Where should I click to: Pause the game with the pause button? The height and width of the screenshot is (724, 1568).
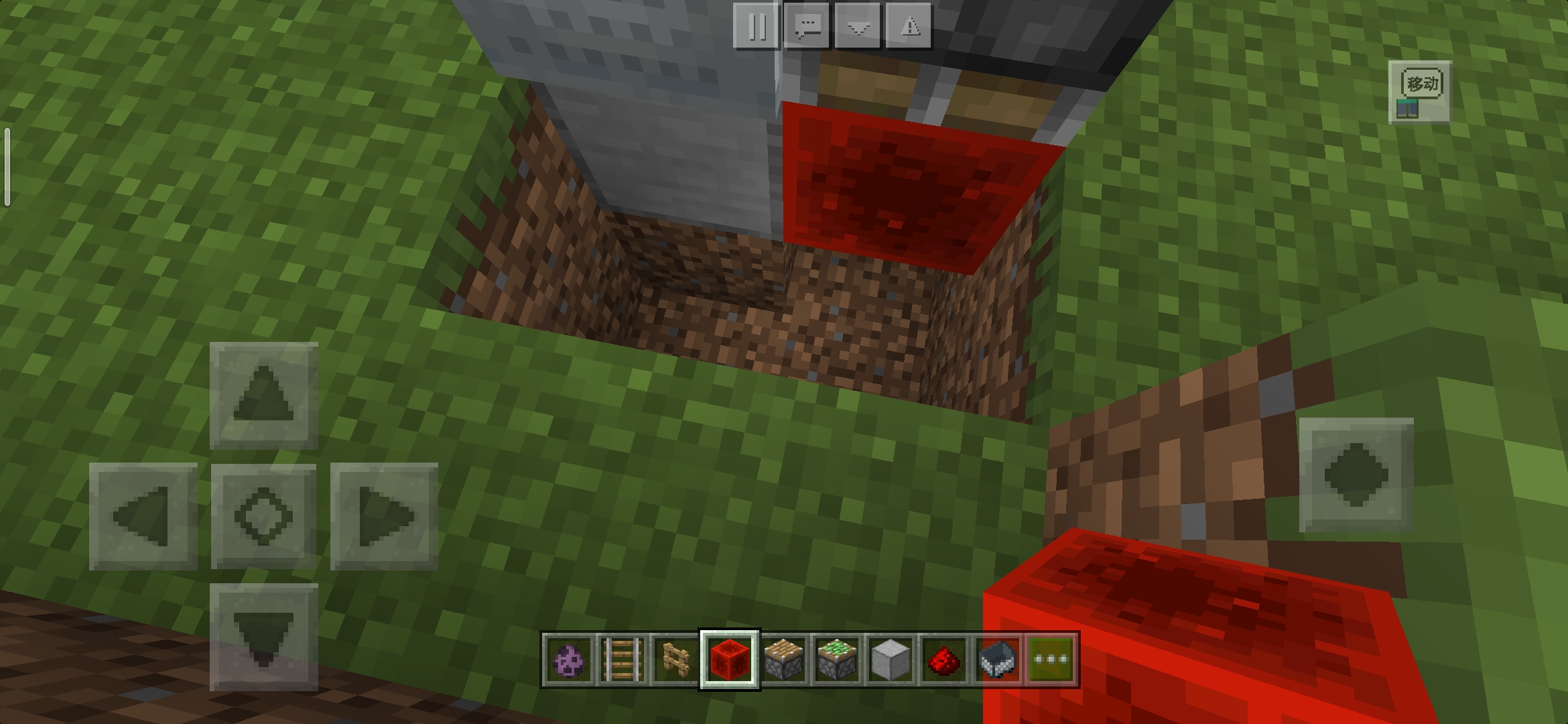757,27
